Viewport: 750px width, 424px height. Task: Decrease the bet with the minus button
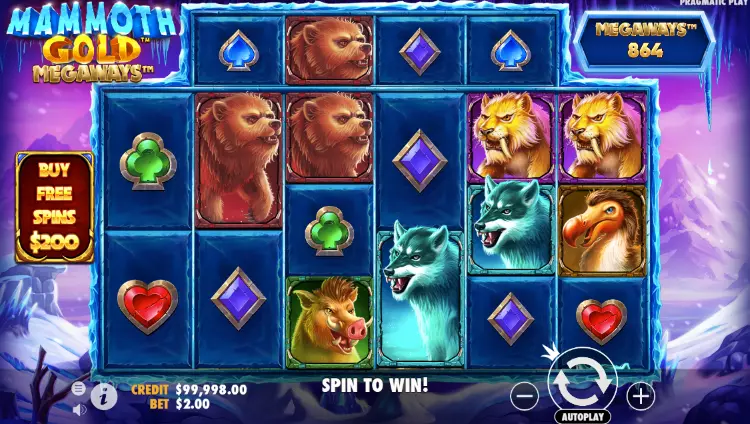(x=524, y=396)
